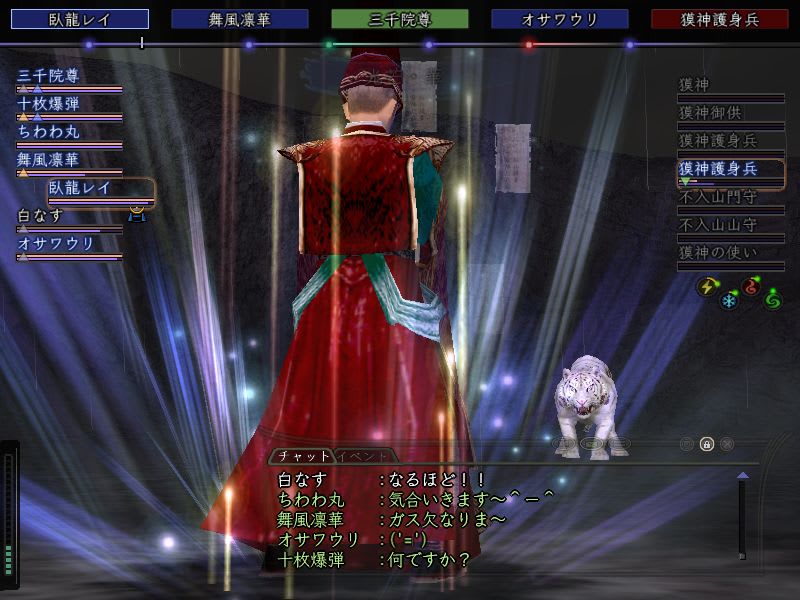The image size is (800, 600).
Task: Click the green swirl wind icon
Action: click(x=772, y=299)
